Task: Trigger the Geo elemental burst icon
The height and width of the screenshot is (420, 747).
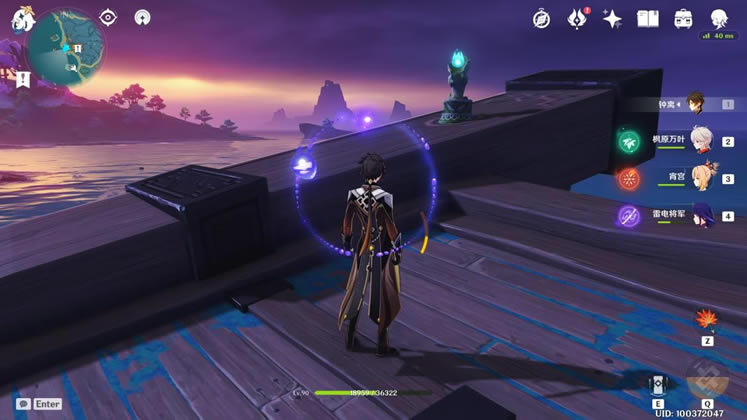Action: coord(707,384)
